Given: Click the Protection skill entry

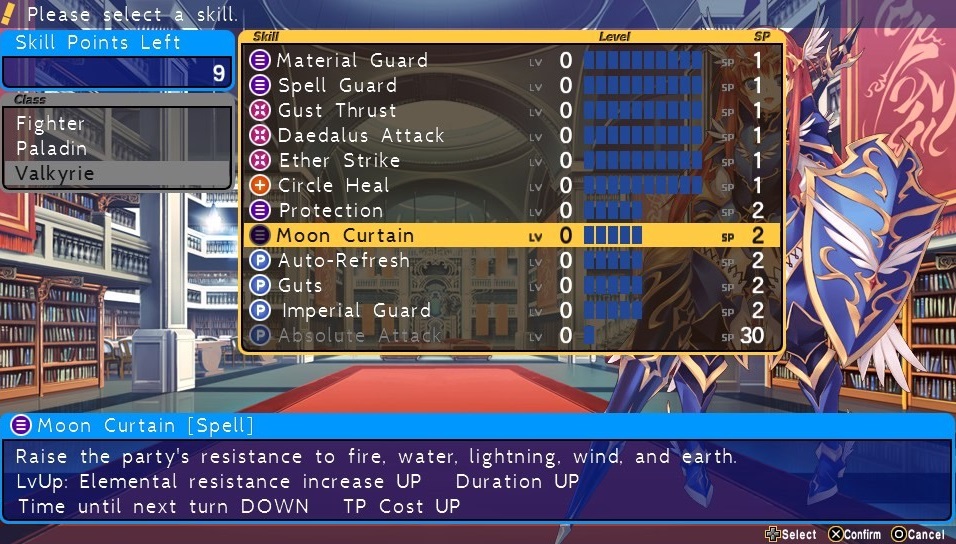Looking at the screenshot, I should pos(330,211).
